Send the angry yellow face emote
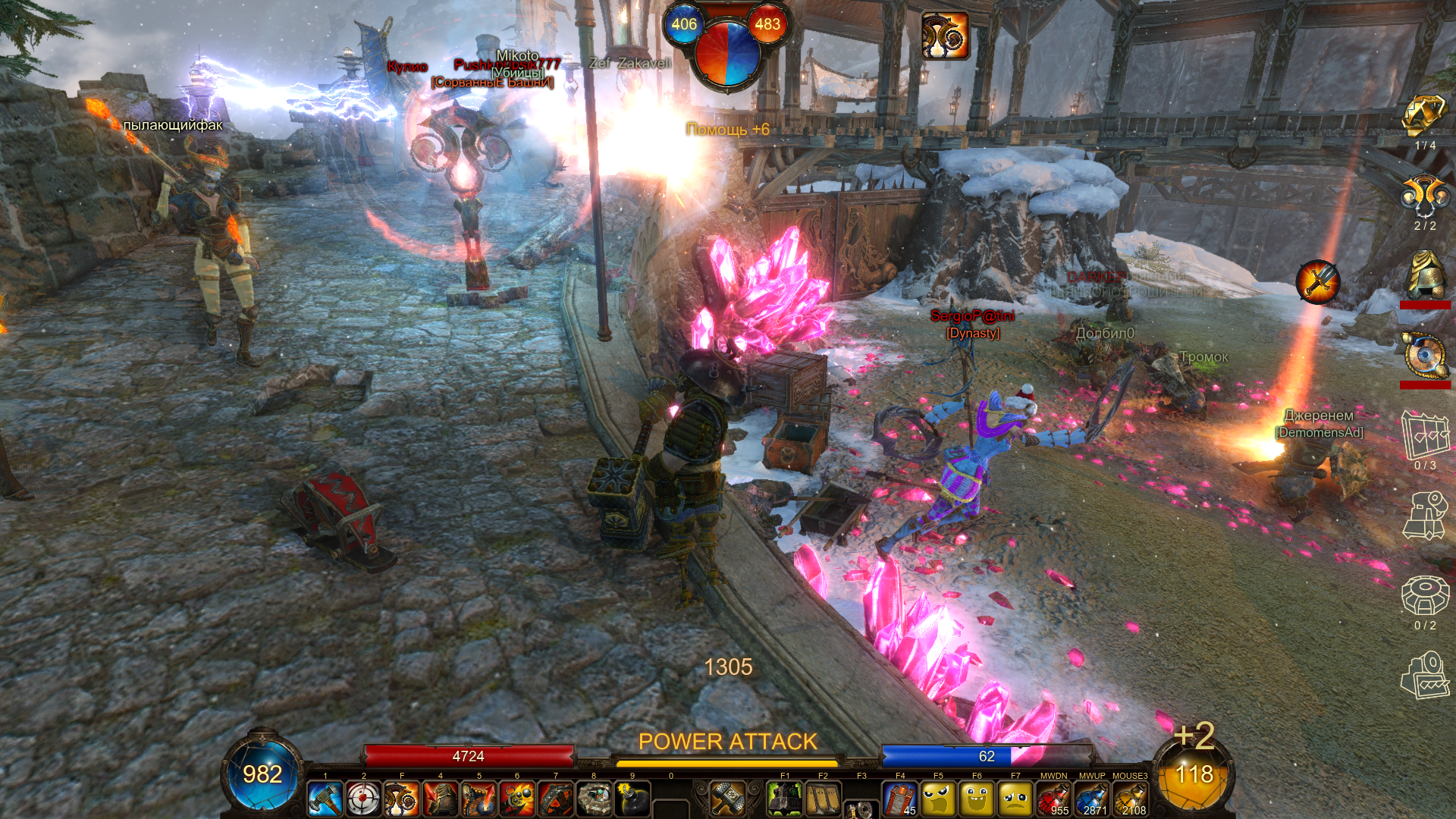1456x819 pixels. [938, 799]
